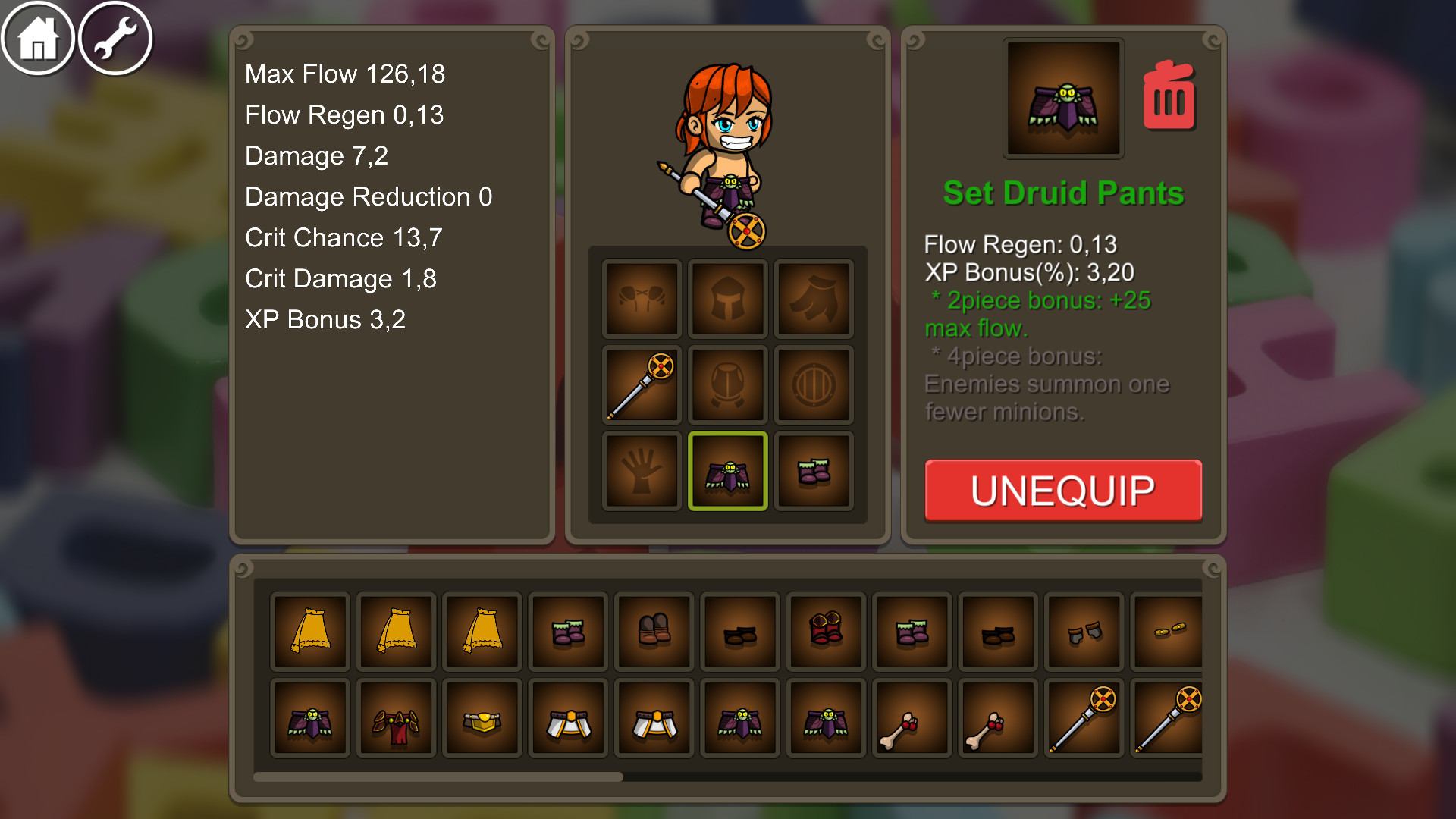Select the equipped druid boots slot
The image size is (1456, 819).
point(813,470)
